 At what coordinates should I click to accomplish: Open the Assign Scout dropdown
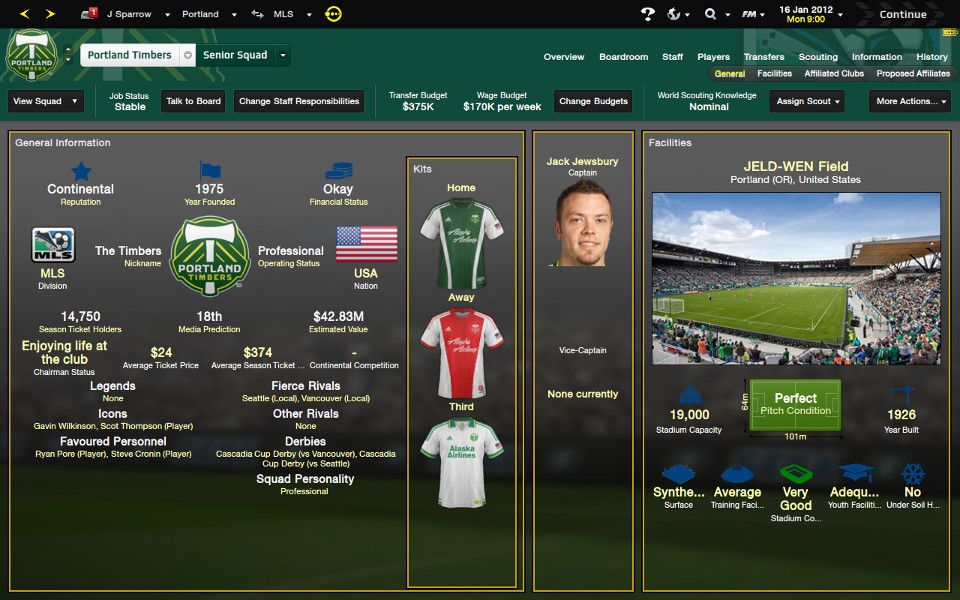806,101
